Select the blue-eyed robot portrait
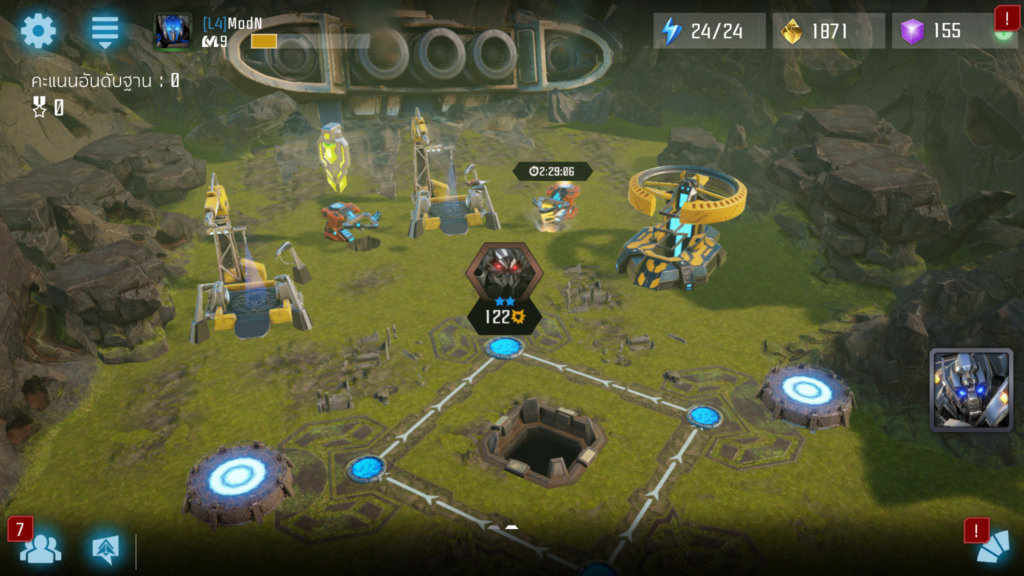 [x=970, y=389]
